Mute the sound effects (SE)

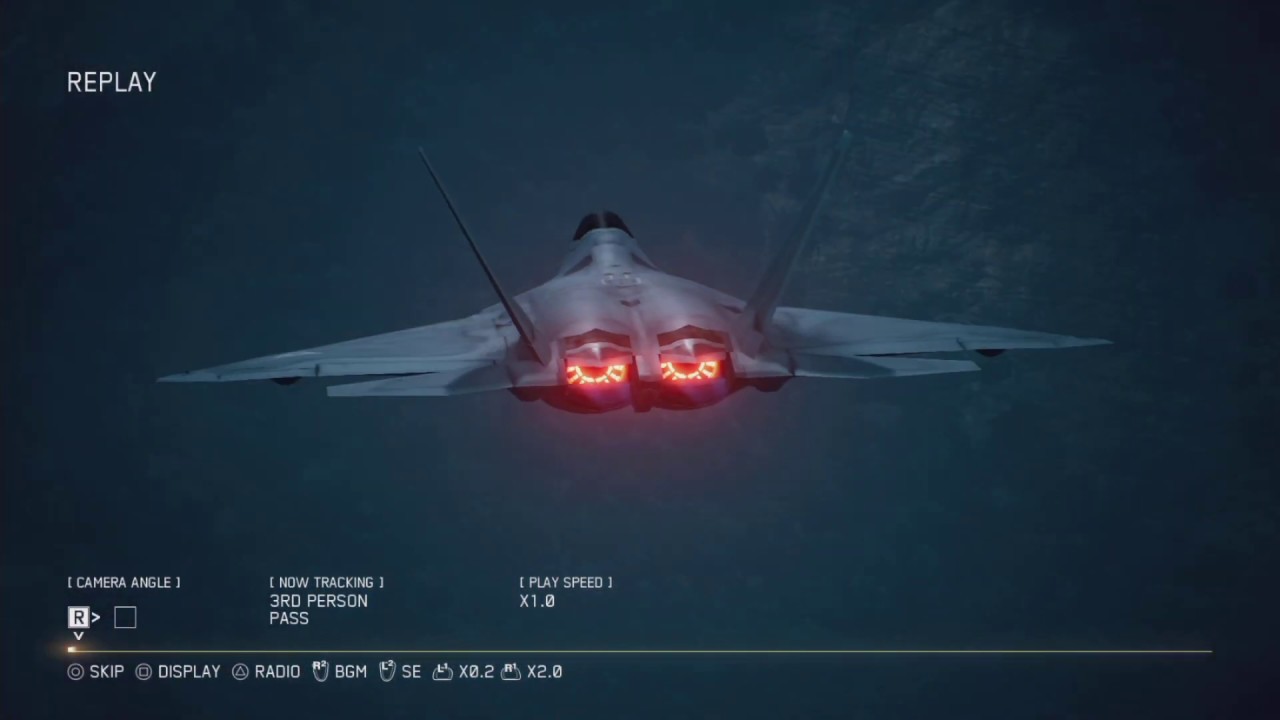409,672
